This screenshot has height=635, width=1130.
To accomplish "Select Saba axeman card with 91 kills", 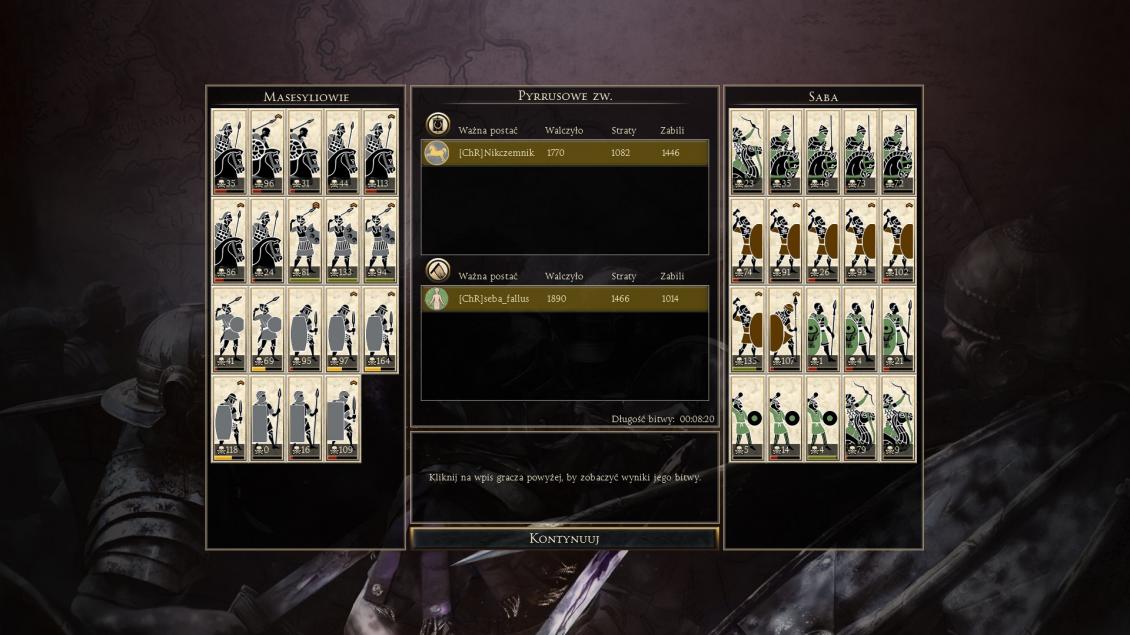I will (785, 241).
